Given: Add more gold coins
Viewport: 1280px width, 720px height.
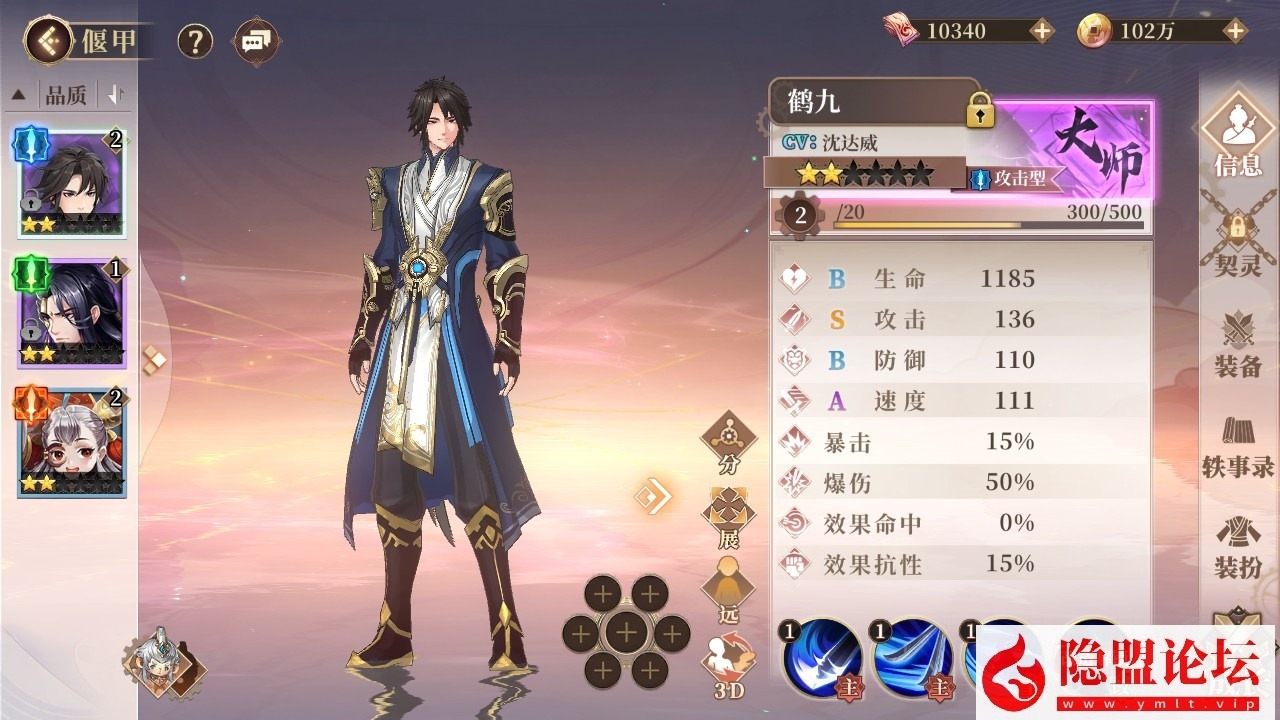Looking at the screenshot, I should coord(1235,31).
